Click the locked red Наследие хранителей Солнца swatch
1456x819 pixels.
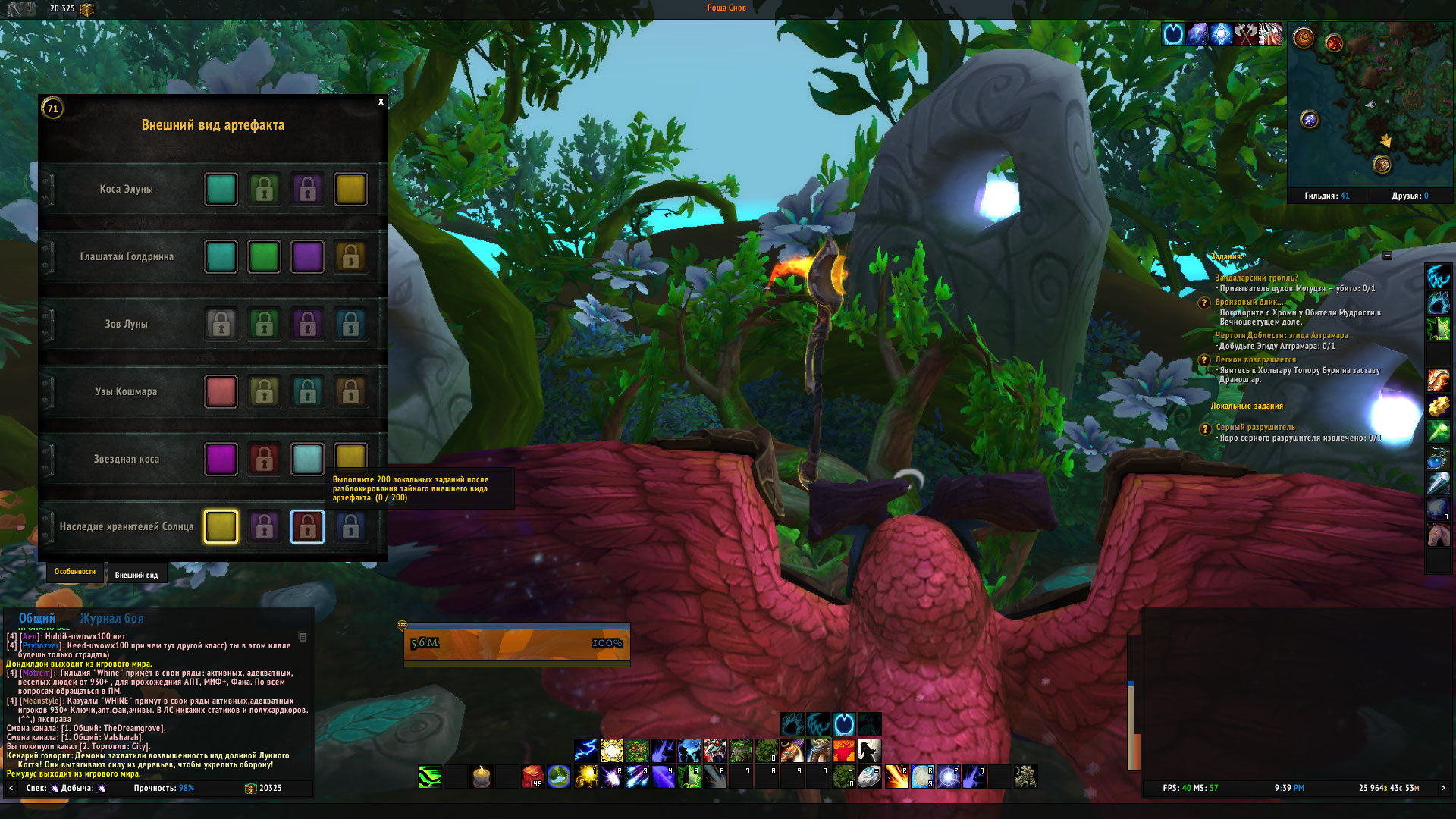pyautogui.click(x=307, y=527)
